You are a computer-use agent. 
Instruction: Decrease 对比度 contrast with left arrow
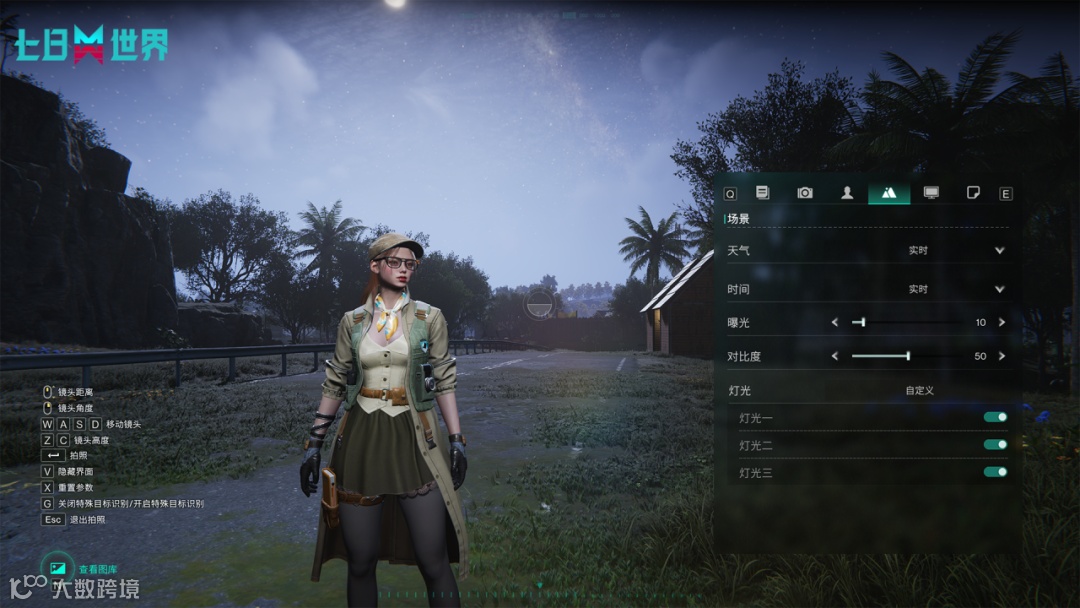[835, 356]
